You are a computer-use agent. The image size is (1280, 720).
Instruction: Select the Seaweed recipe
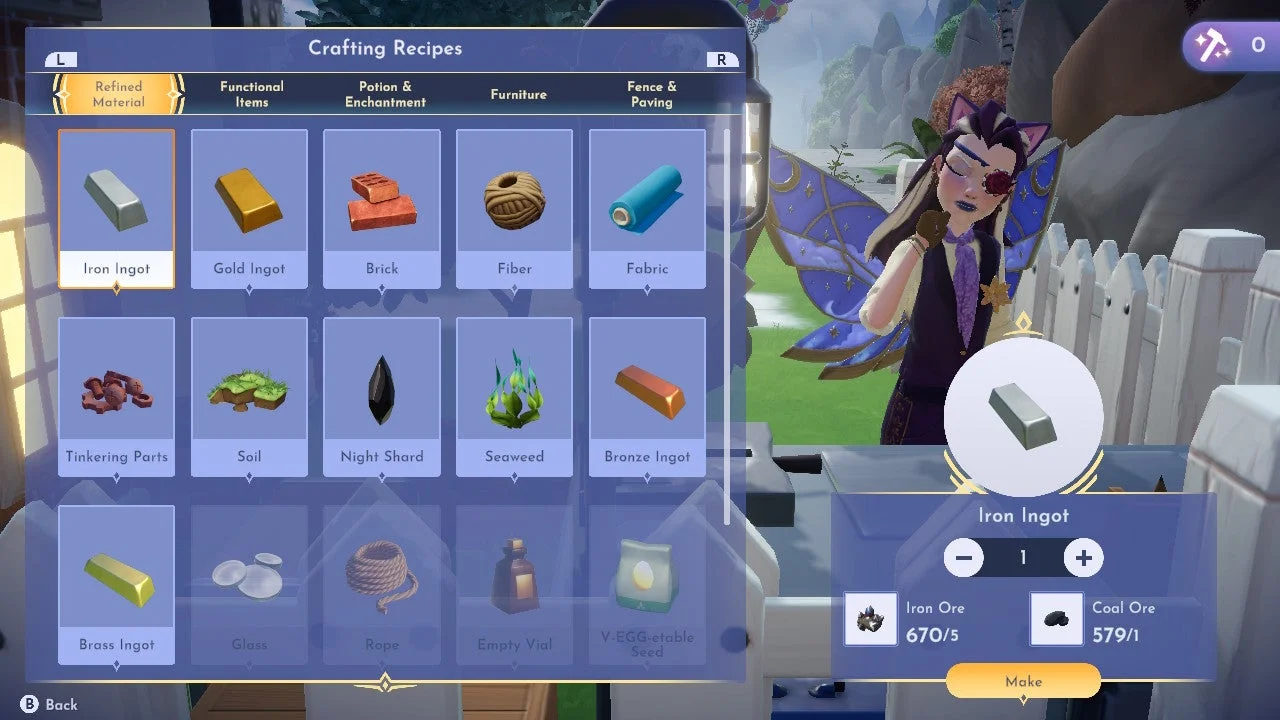coord(514,390)
